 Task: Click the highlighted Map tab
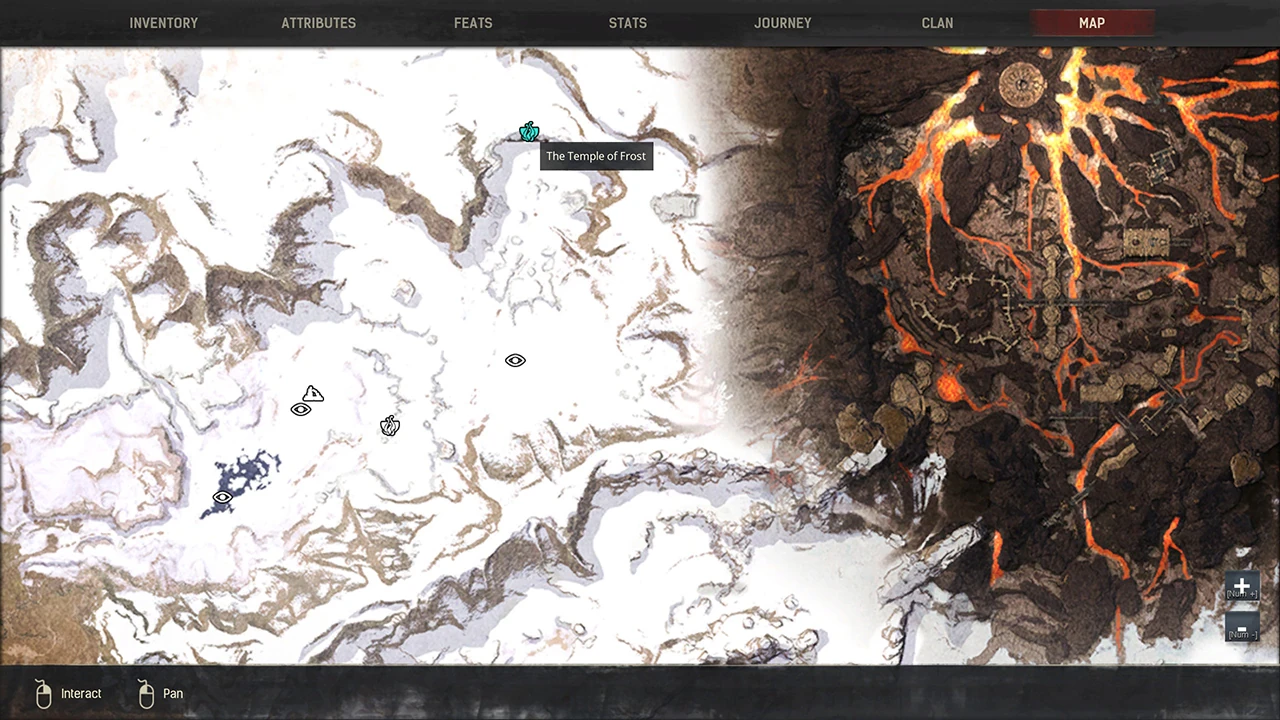tap(1091, 22)
